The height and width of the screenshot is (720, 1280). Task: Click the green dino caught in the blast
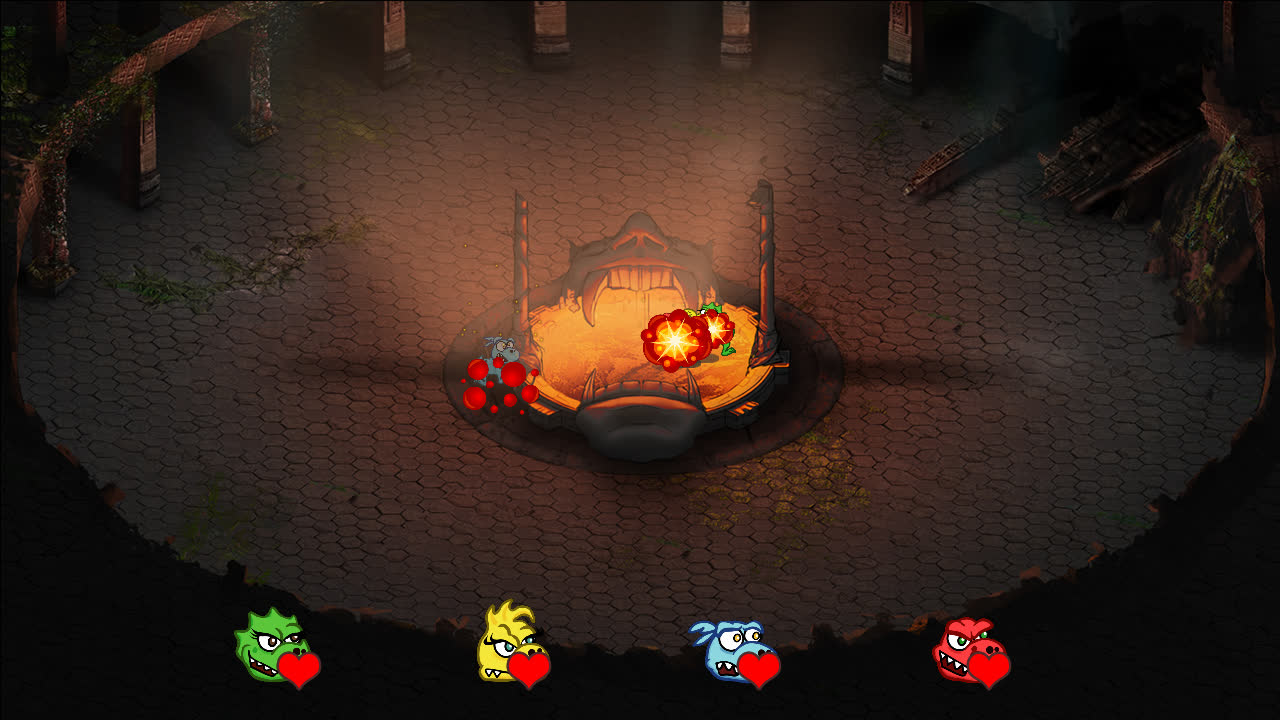click(x=714, y=330)
